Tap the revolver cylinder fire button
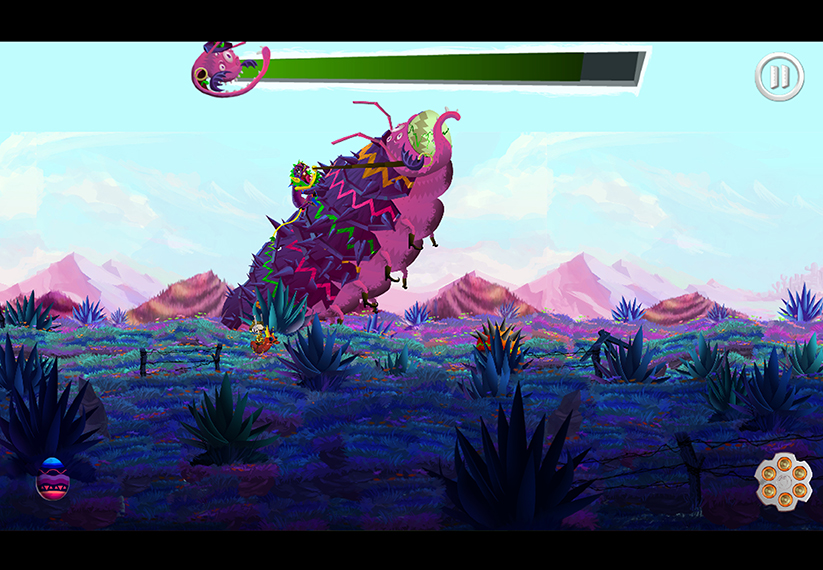The width and height of the screenshot is (823, 570). tap(783, 481)
